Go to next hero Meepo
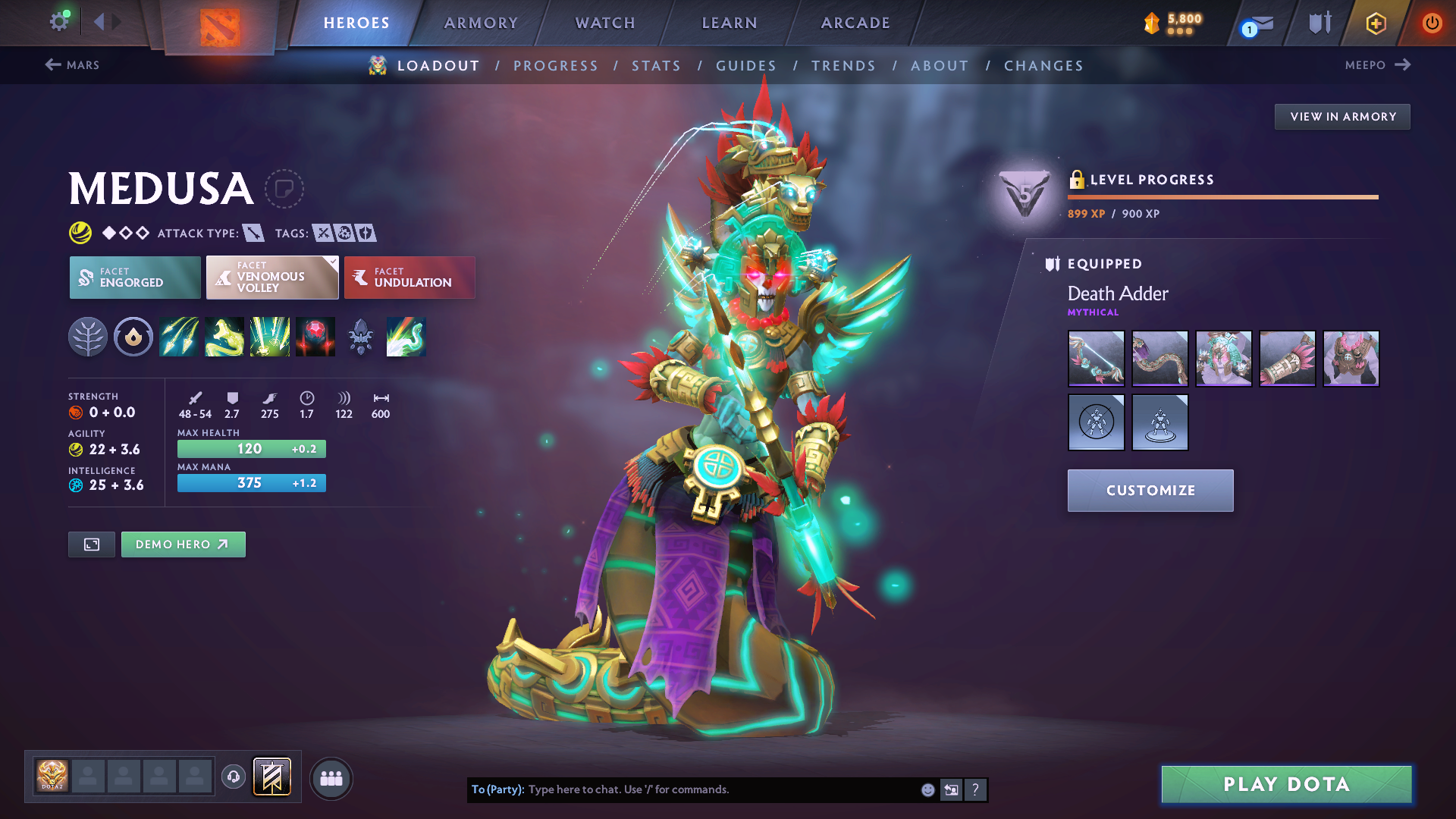The width and height of the screenshot is (1456, 819). (x=1377, y=65)
